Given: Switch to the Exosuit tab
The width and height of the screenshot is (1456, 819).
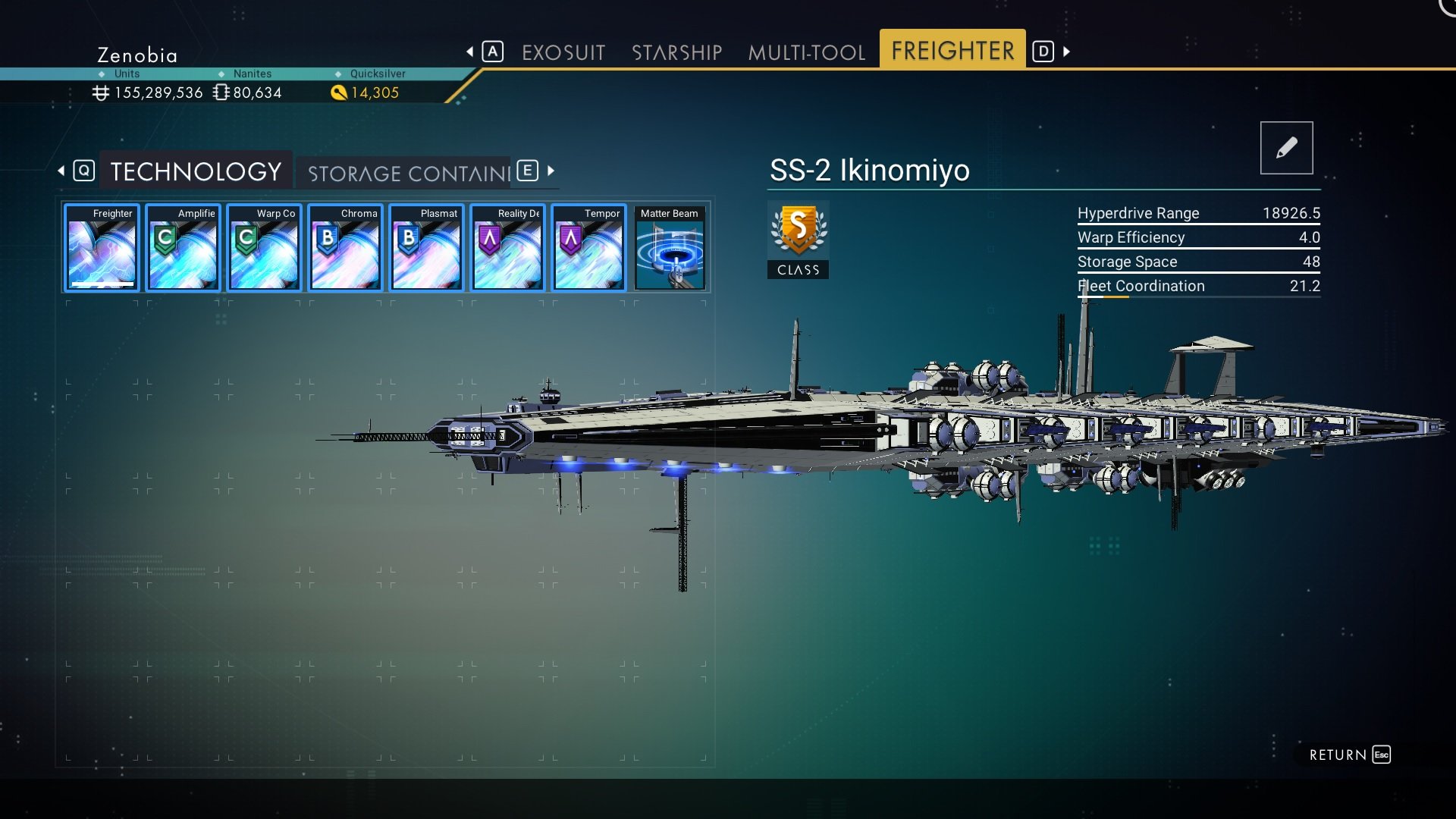Looking at the screenshot, I should point(563,52).
